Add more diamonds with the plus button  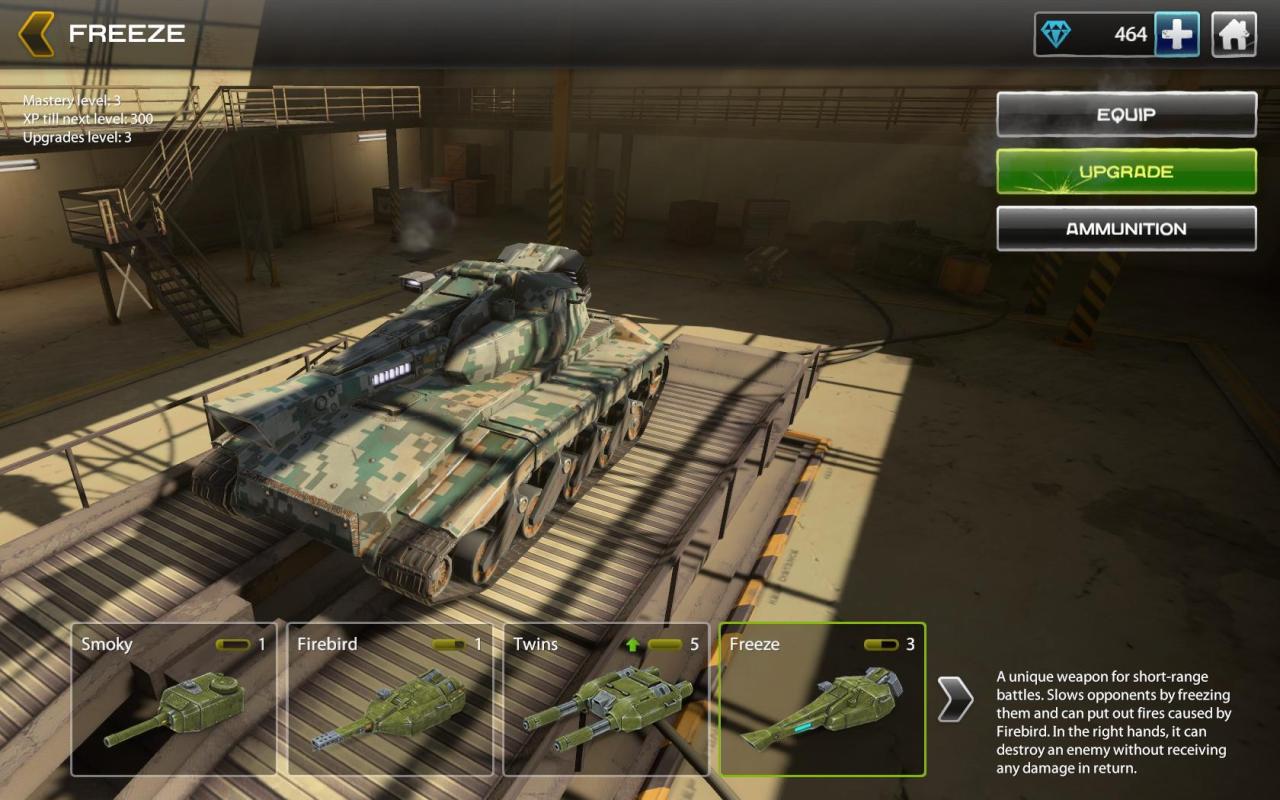tap(1177, 35)
